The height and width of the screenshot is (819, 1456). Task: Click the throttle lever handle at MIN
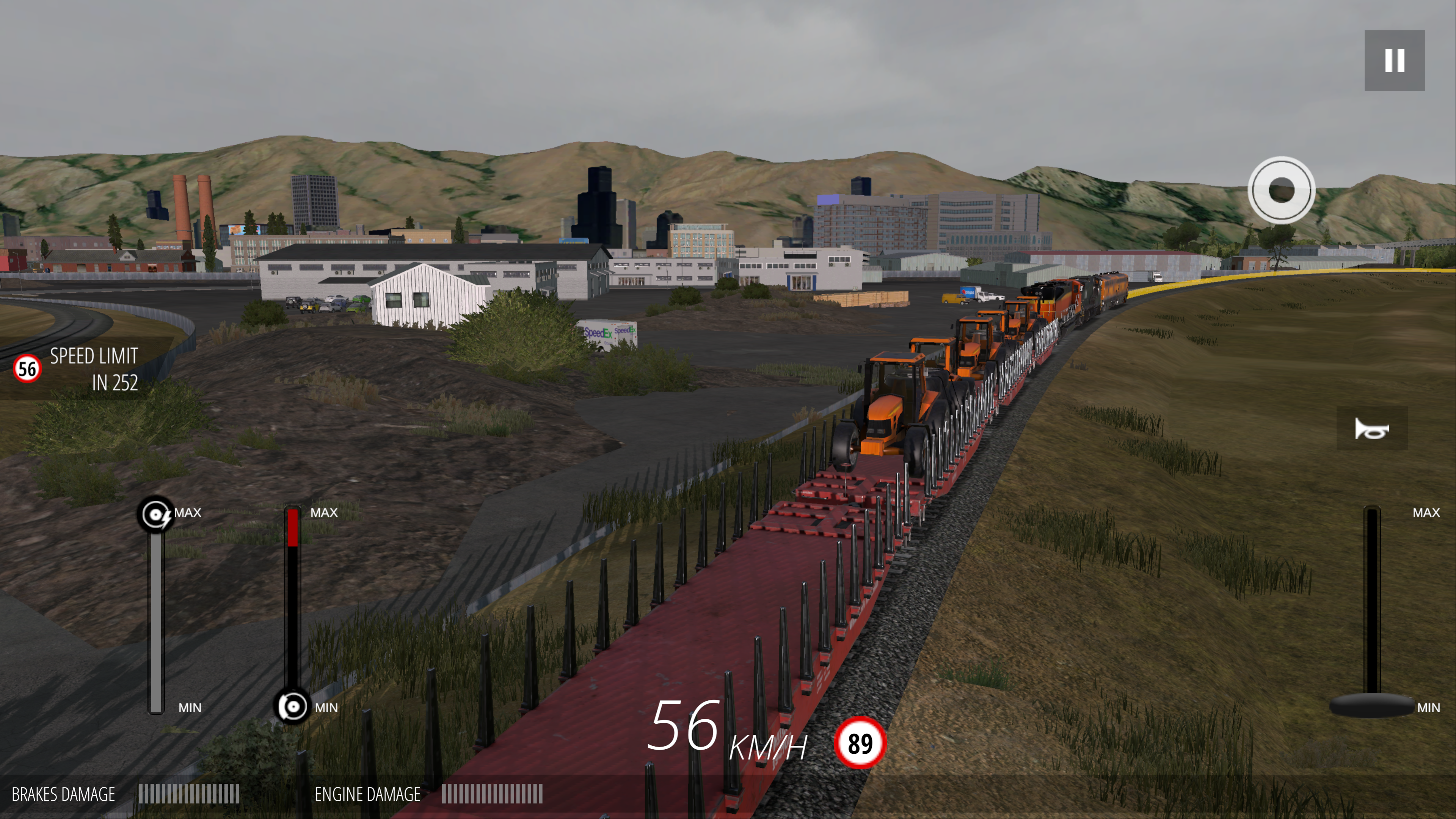[1372, 705]
